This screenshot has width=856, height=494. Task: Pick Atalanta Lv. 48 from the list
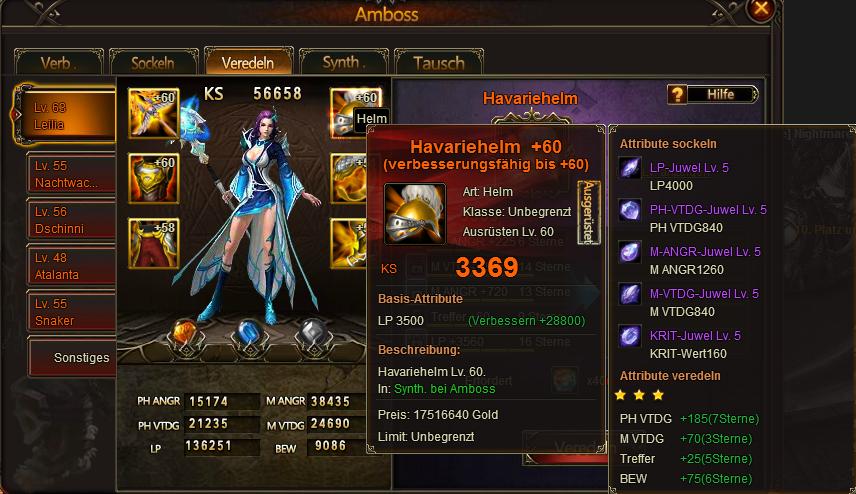tap(70, 266)
